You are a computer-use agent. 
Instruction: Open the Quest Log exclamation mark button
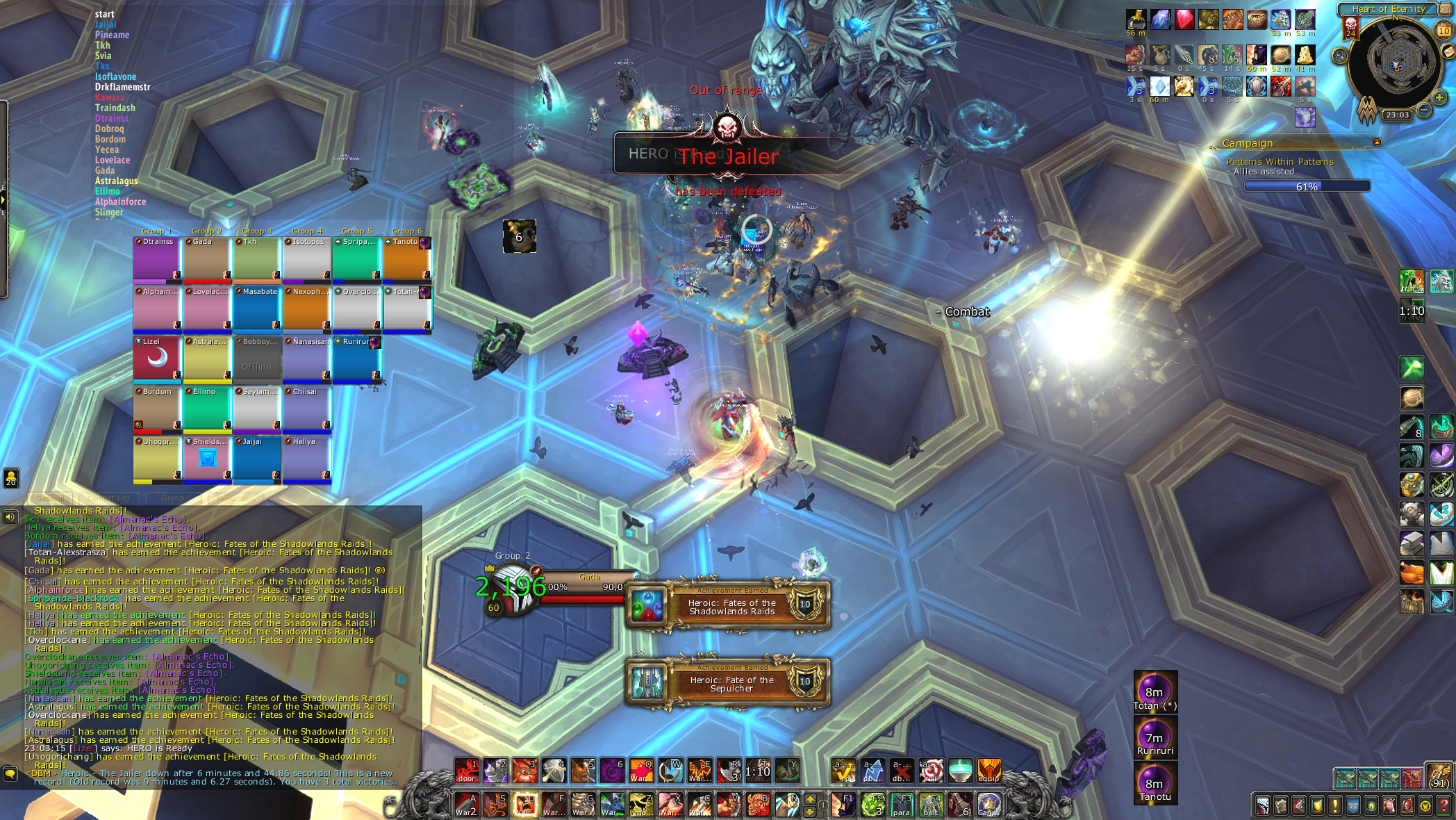(1334, 806)
